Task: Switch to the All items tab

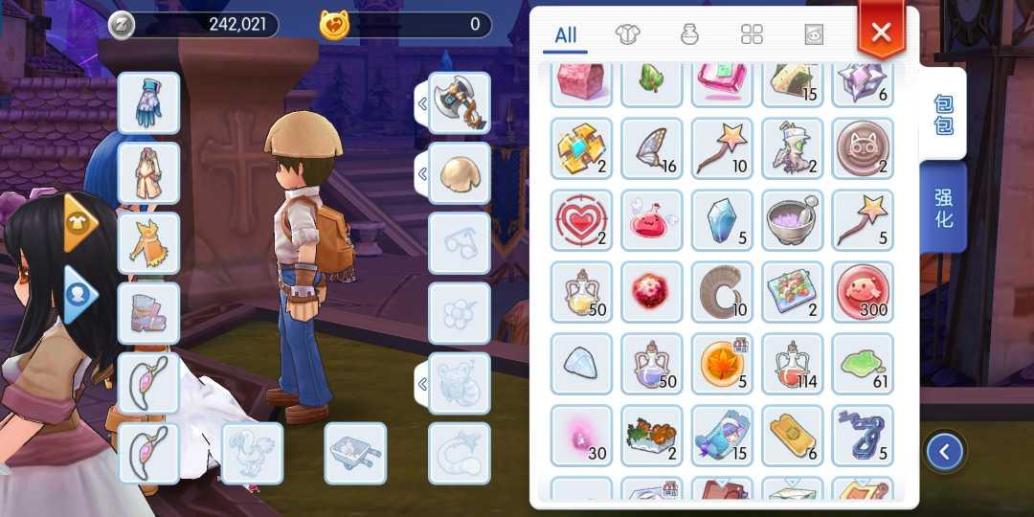Action: point(566,35)
